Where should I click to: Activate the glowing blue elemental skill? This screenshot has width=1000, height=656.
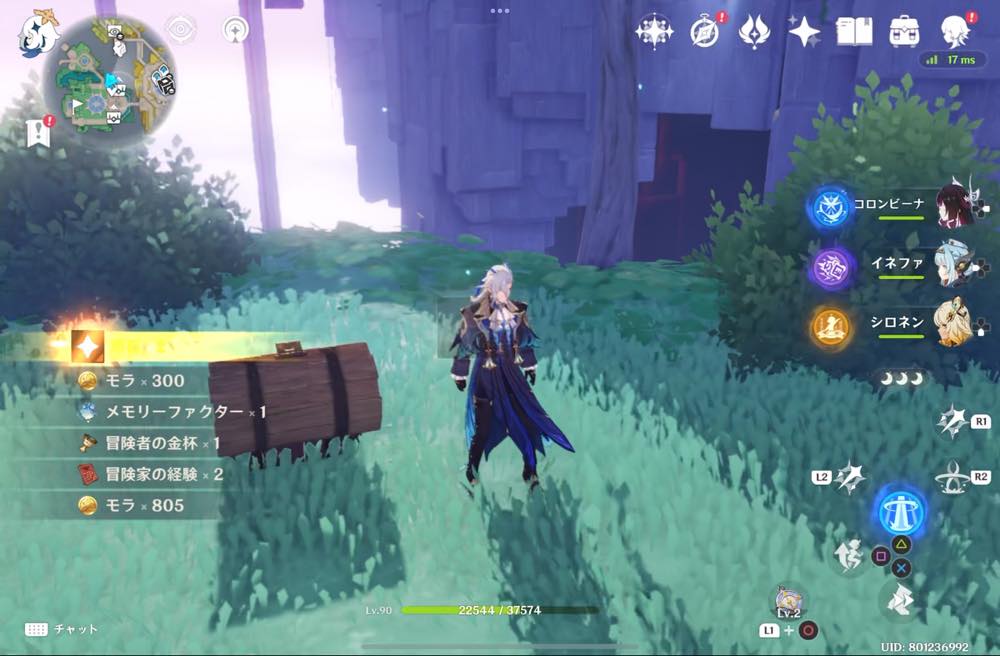click(x=901, y=511)
